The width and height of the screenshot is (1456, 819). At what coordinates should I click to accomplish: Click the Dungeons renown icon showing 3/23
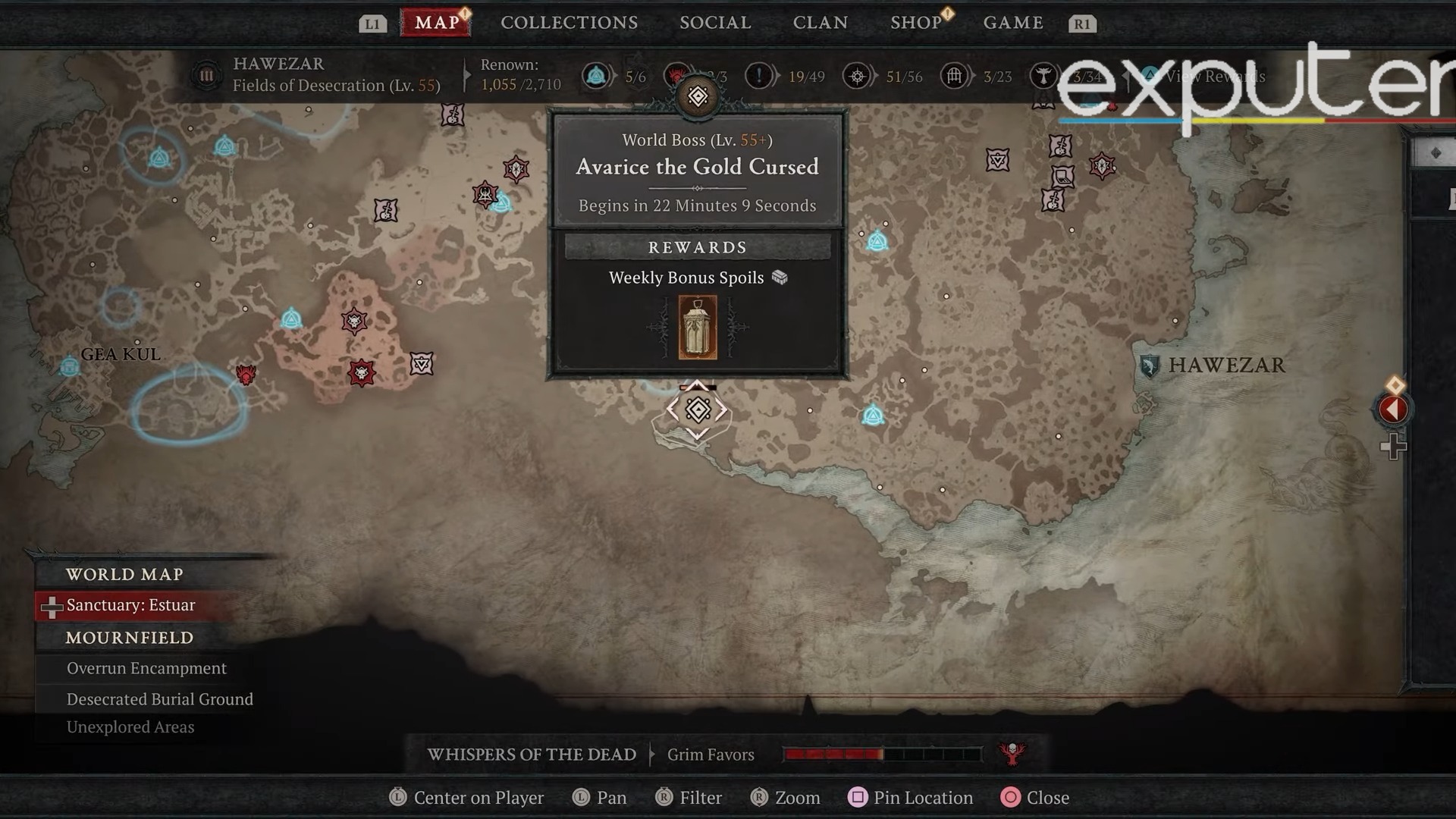point(953,76)
